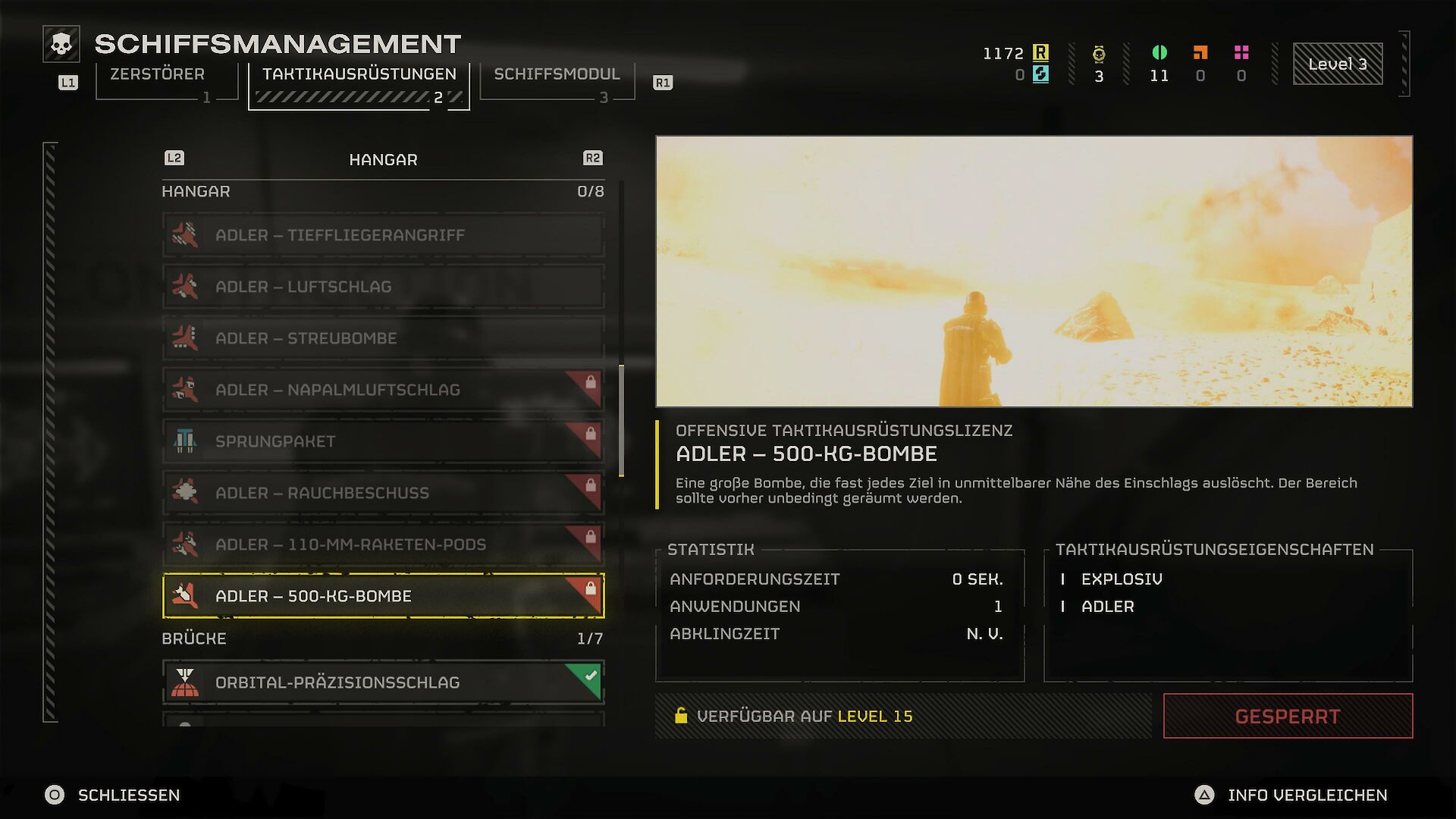Click the red Gesperrt button
The height and width of the screenshot is (819, 1456).
[x=1288, y=716]
